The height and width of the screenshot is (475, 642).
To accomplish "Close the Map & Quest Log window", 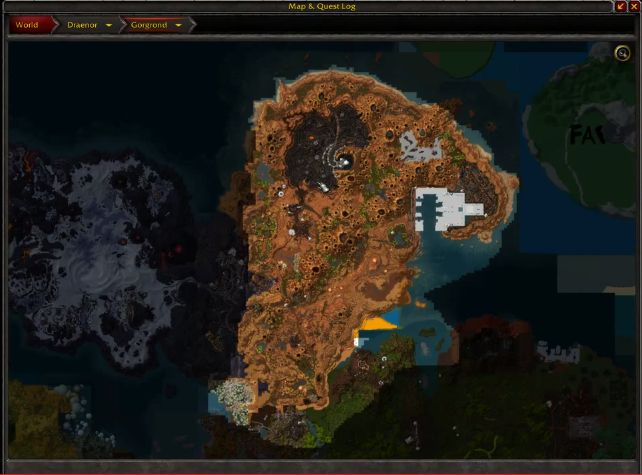I will [635, 6].
